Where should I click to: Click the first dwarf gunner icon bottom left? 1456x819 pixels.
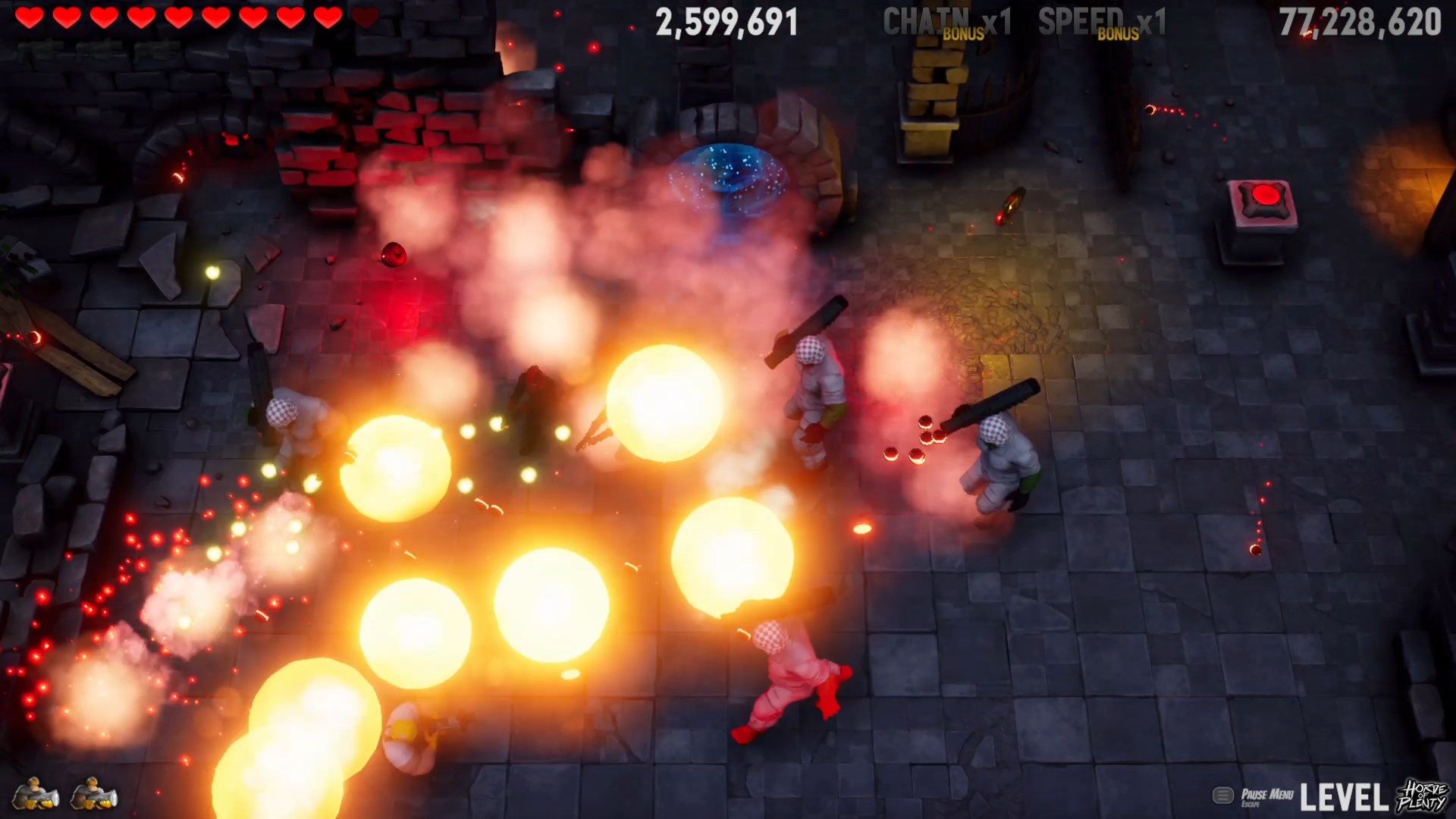coord(34,793)
